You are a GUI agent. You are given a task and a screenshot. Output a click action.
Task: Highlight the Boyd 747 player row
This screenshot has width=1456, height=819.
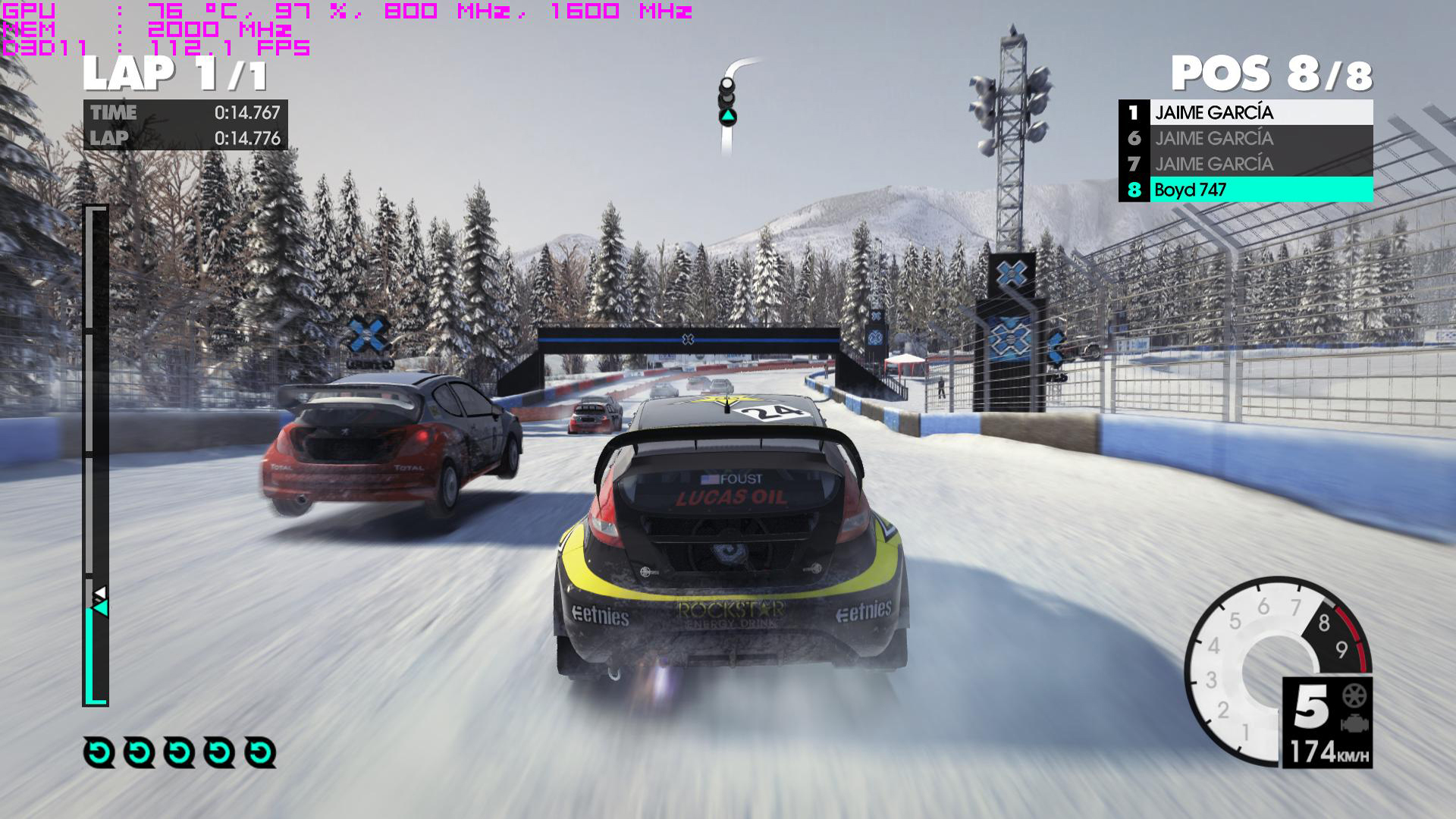[x=1245, y=190]
